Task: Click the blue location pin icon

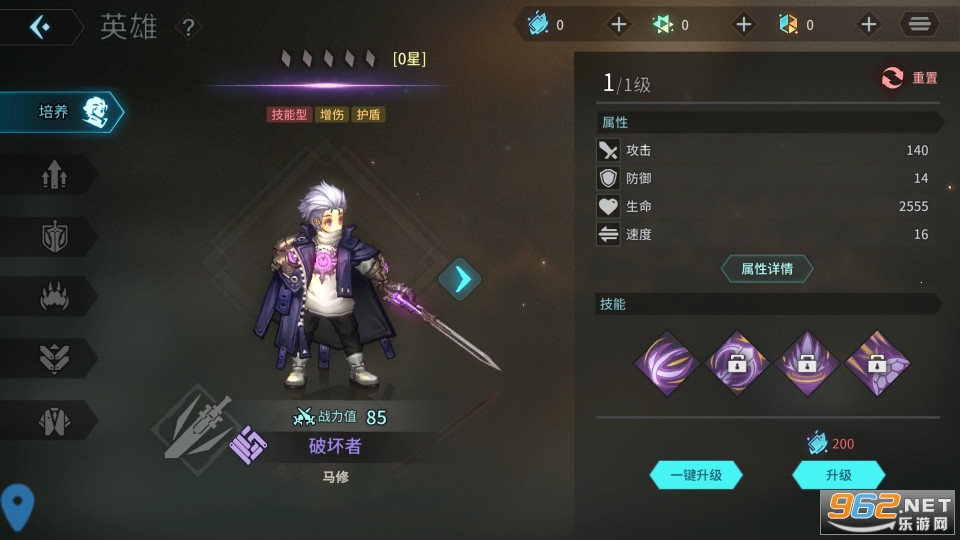Action: (17, 506)
